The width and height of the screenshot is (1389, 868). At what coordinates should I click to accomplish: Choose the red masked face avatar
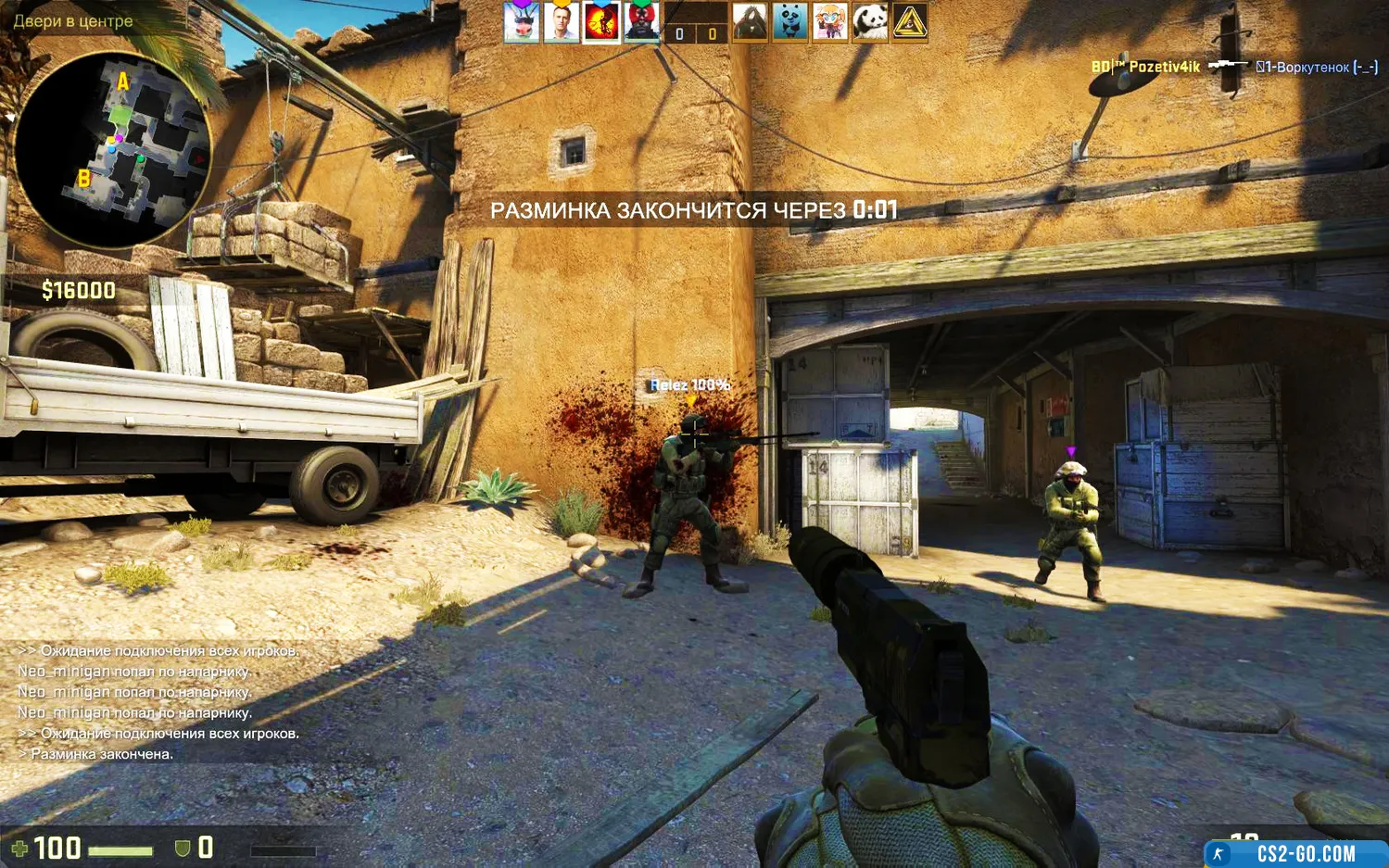(x=641, y=22)
